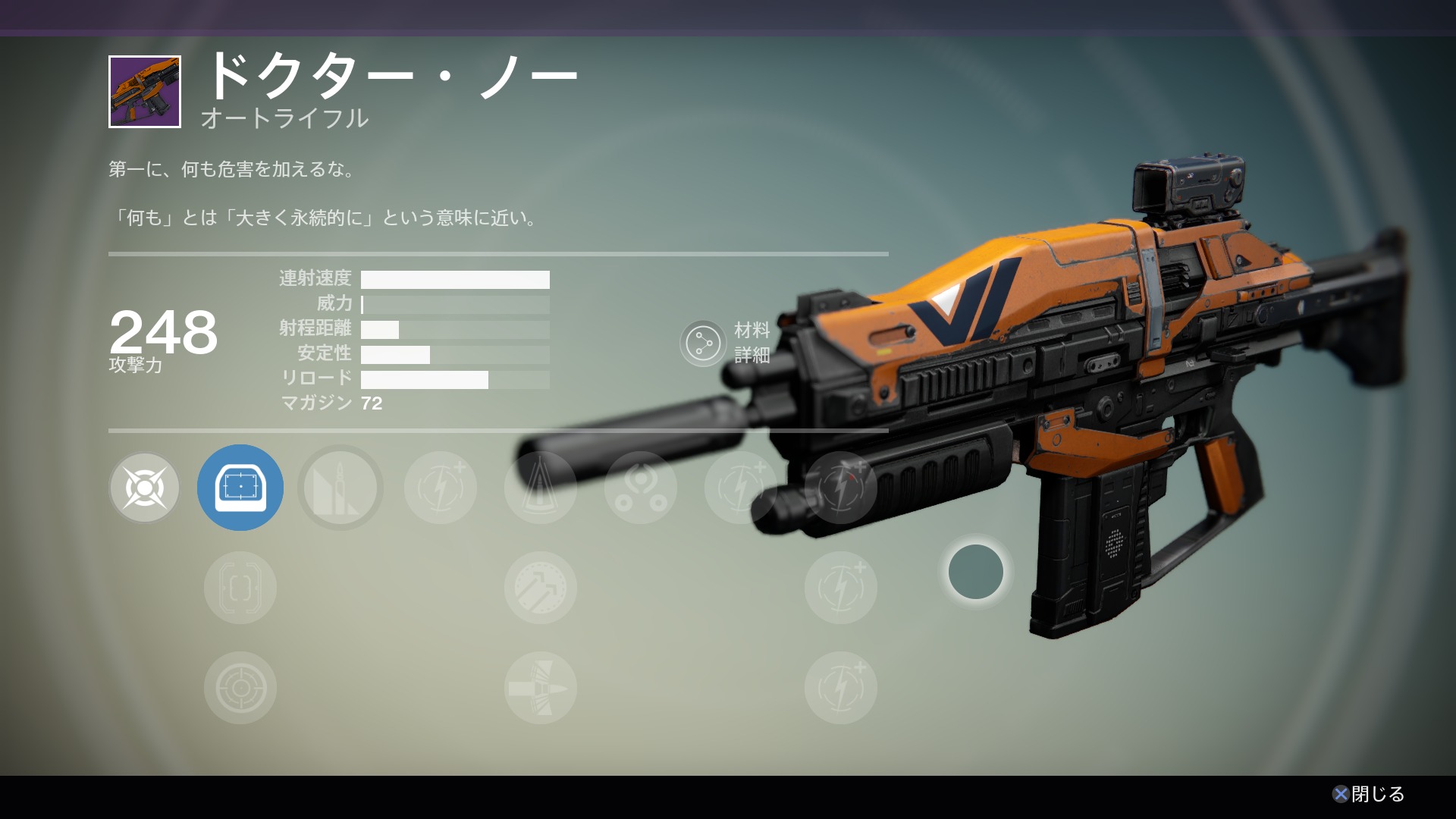Image resolution: width=1456 pixels, height=819 pixels.
Task: Select the round target reticle sight perk
Action: pyautogui.click(x=240, y=688)
